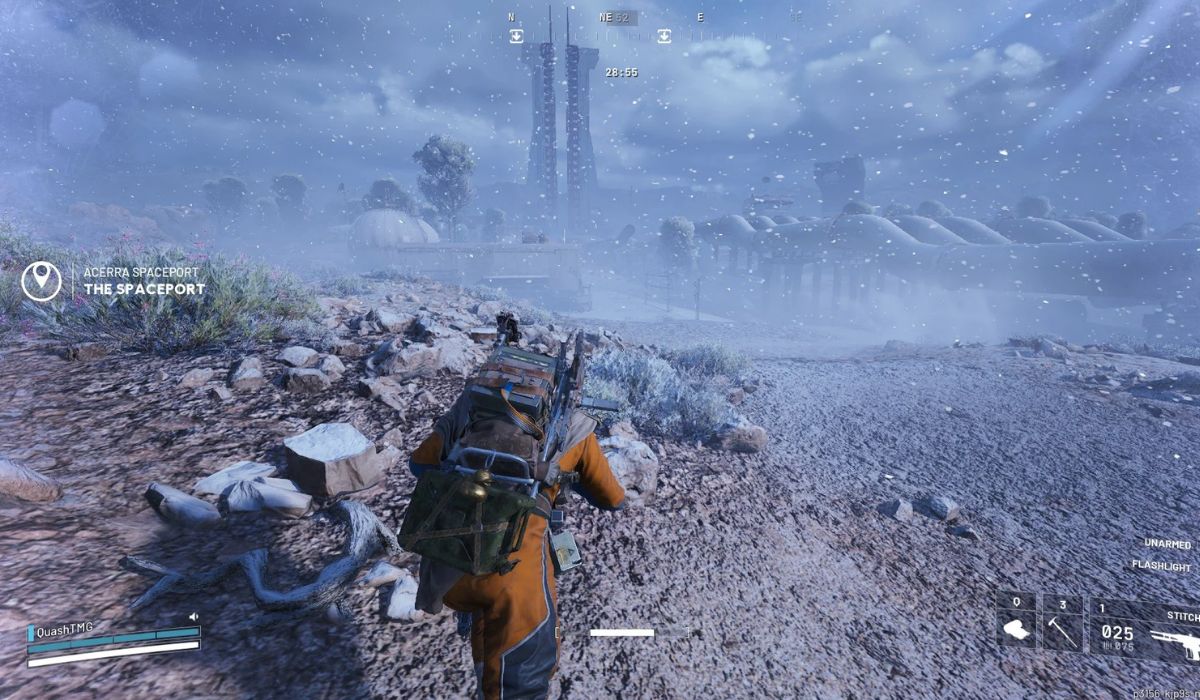Click the QuashTMG player name
This screenshot has width=1200, height=700.
point(65,627)
